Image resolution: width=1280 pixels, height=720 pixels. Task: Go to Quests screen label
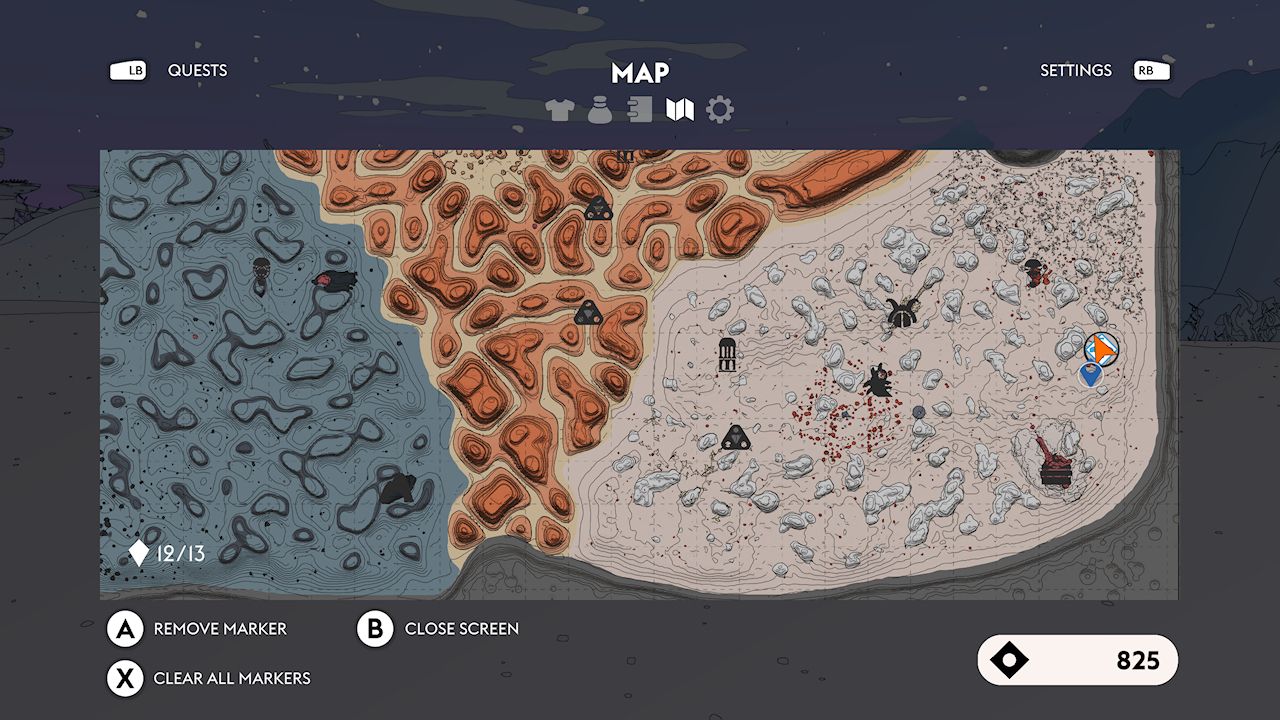pyautogui.click(x=197, y=70)
